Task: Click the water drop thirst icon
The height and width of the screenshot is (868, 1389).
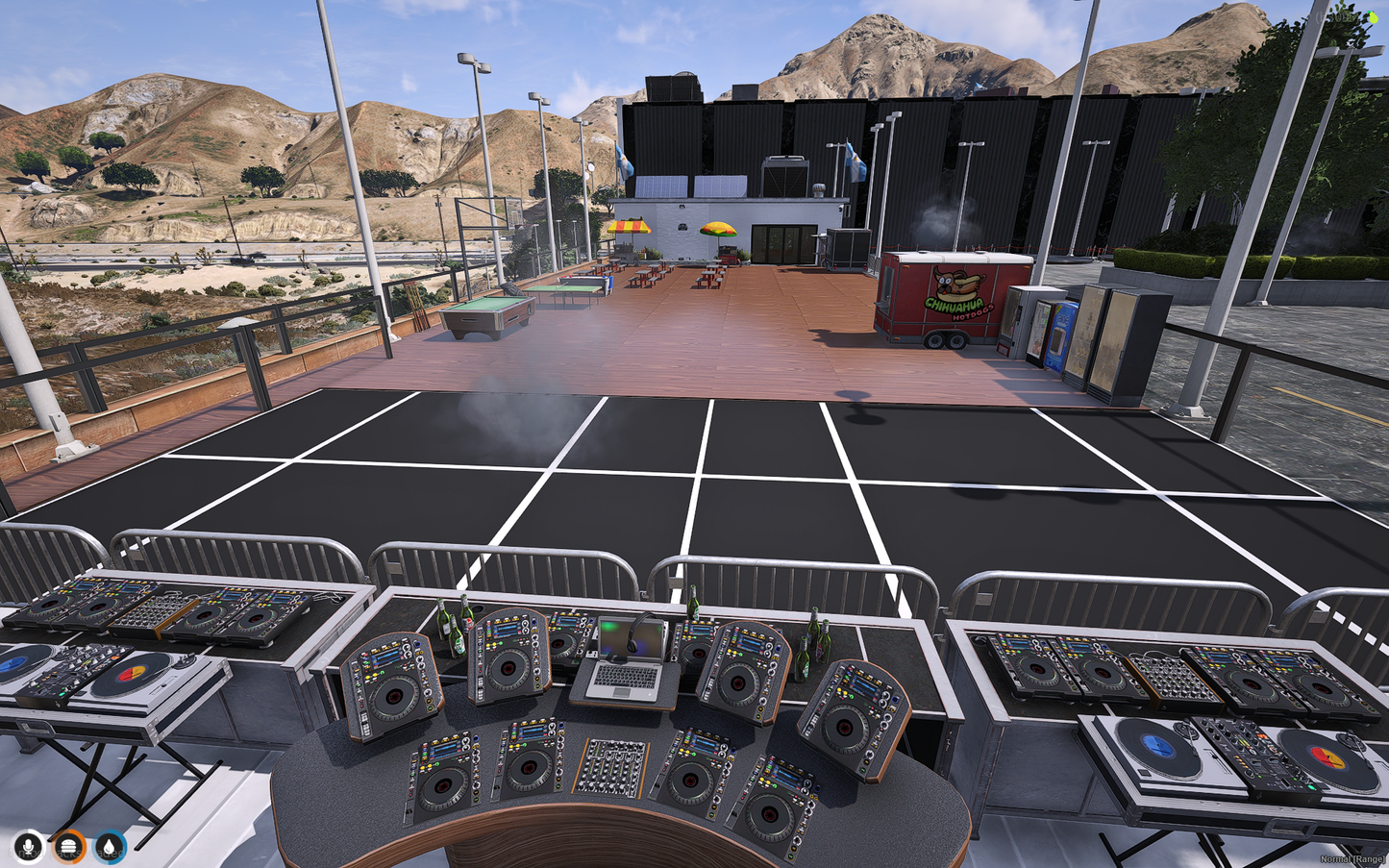Action: pos(110,847)
